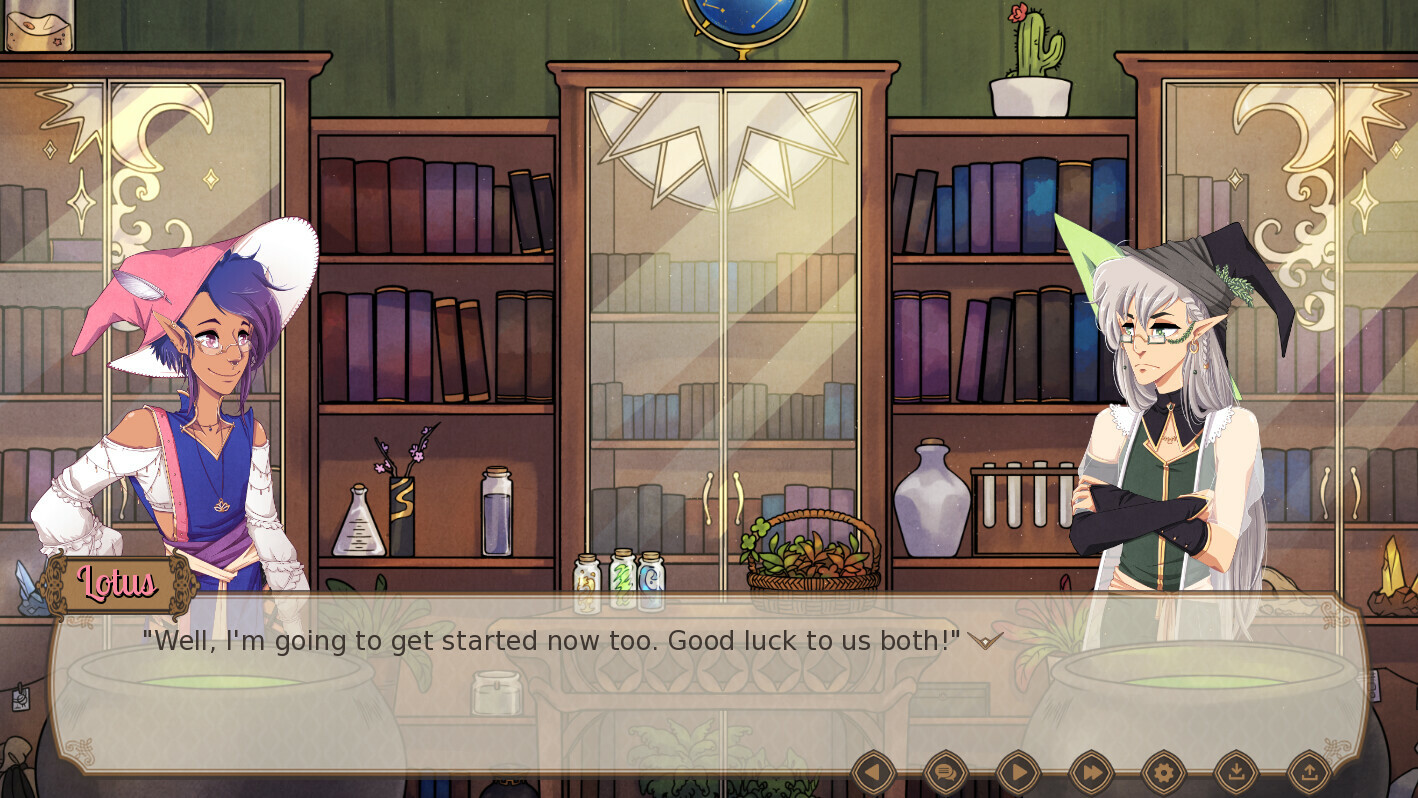The image size is (1418, 798).
Task: Open the game settings gear
Action: pos(1163,772)
